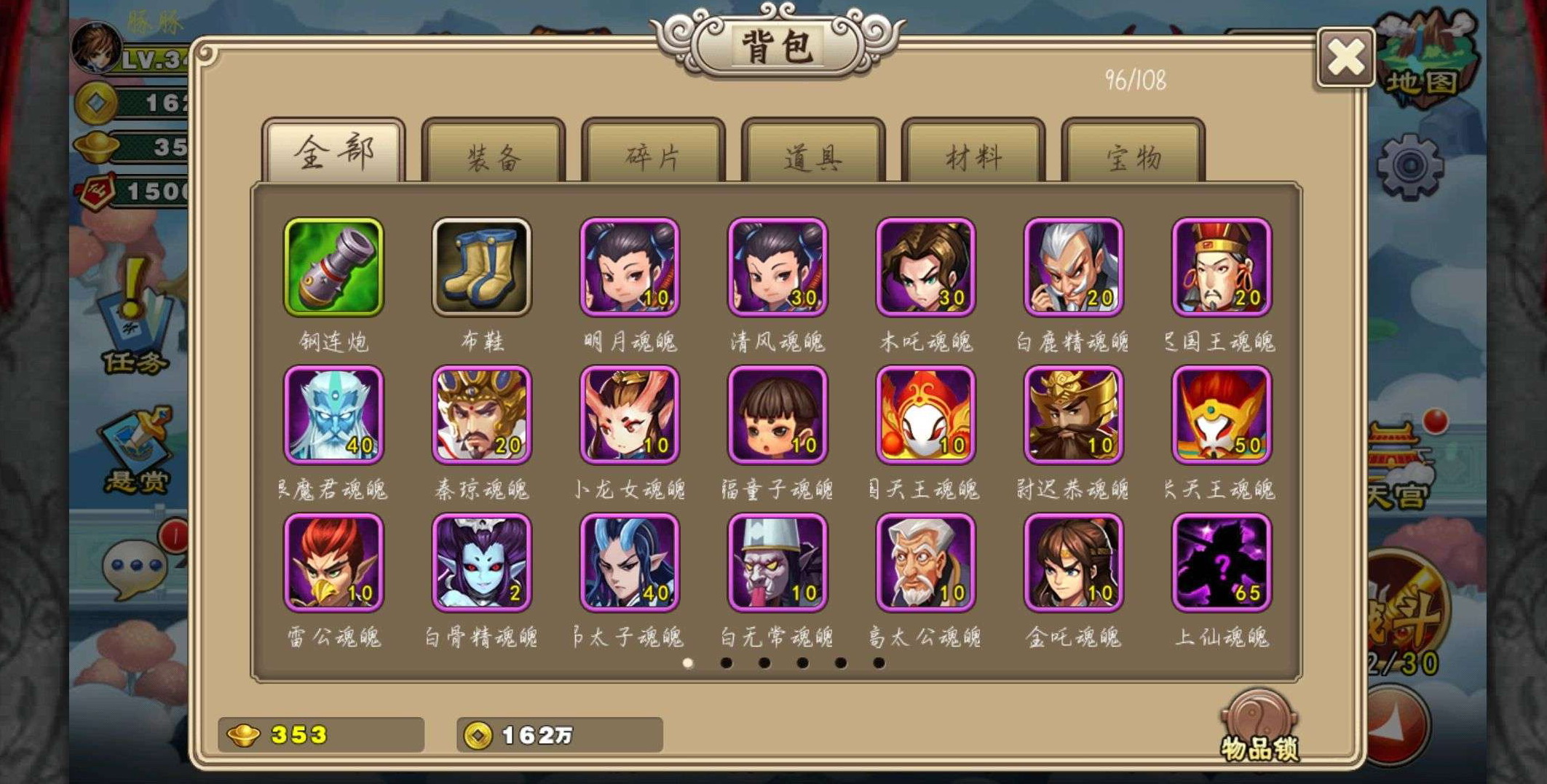Show the 道具 items tab
The image size is (1547, 784).
click(x=813, y=154)
